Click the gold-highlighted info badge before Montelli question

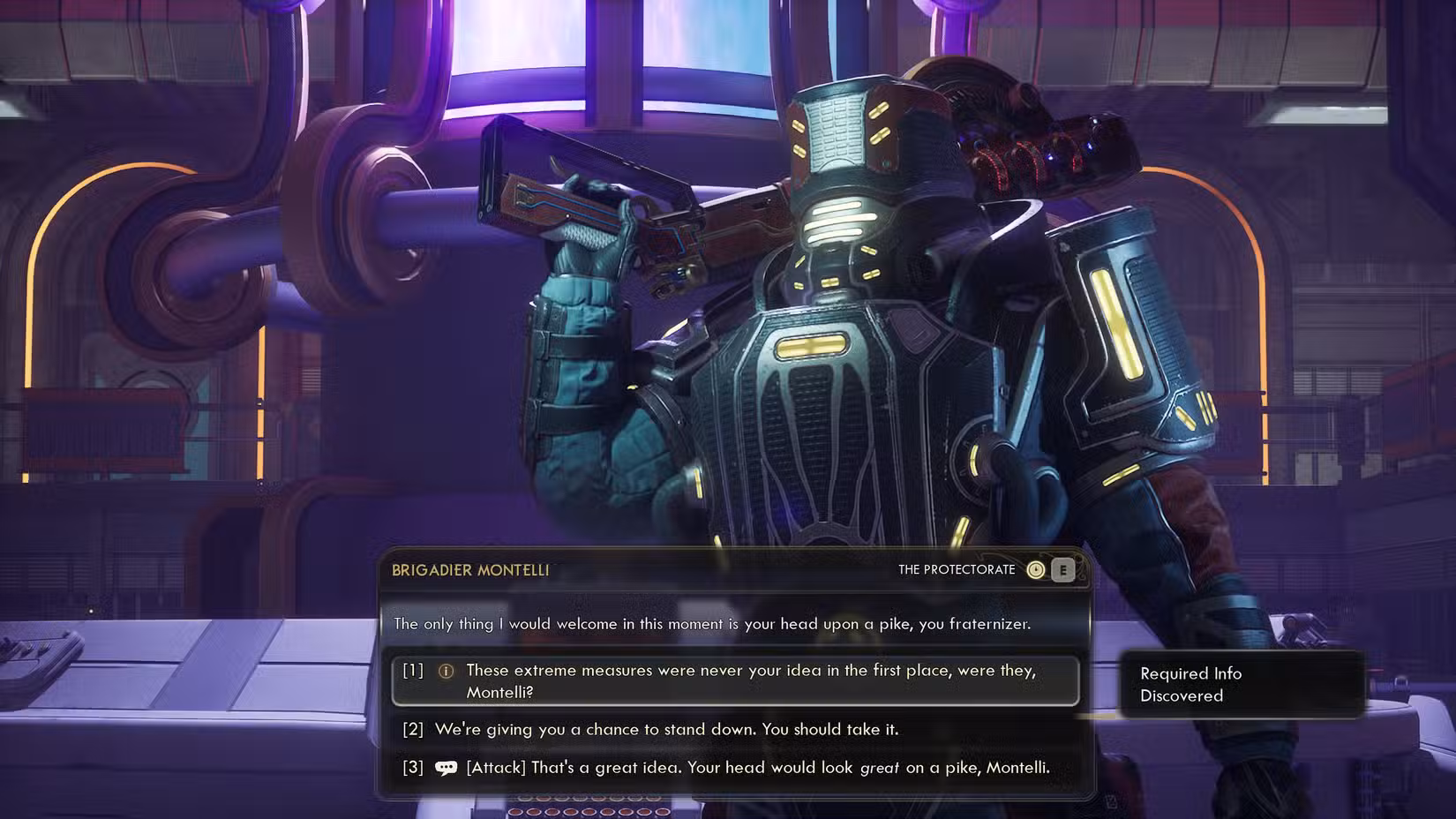coord(446,671)
